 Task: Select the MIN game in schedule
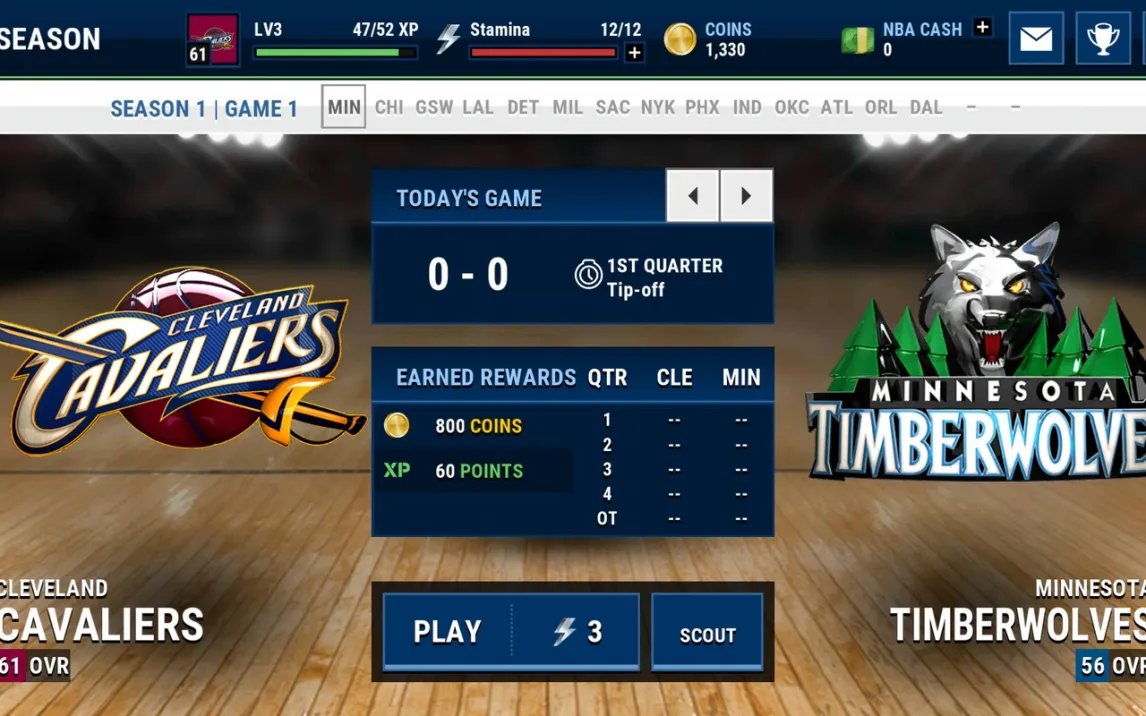click(x=344, y=107)
